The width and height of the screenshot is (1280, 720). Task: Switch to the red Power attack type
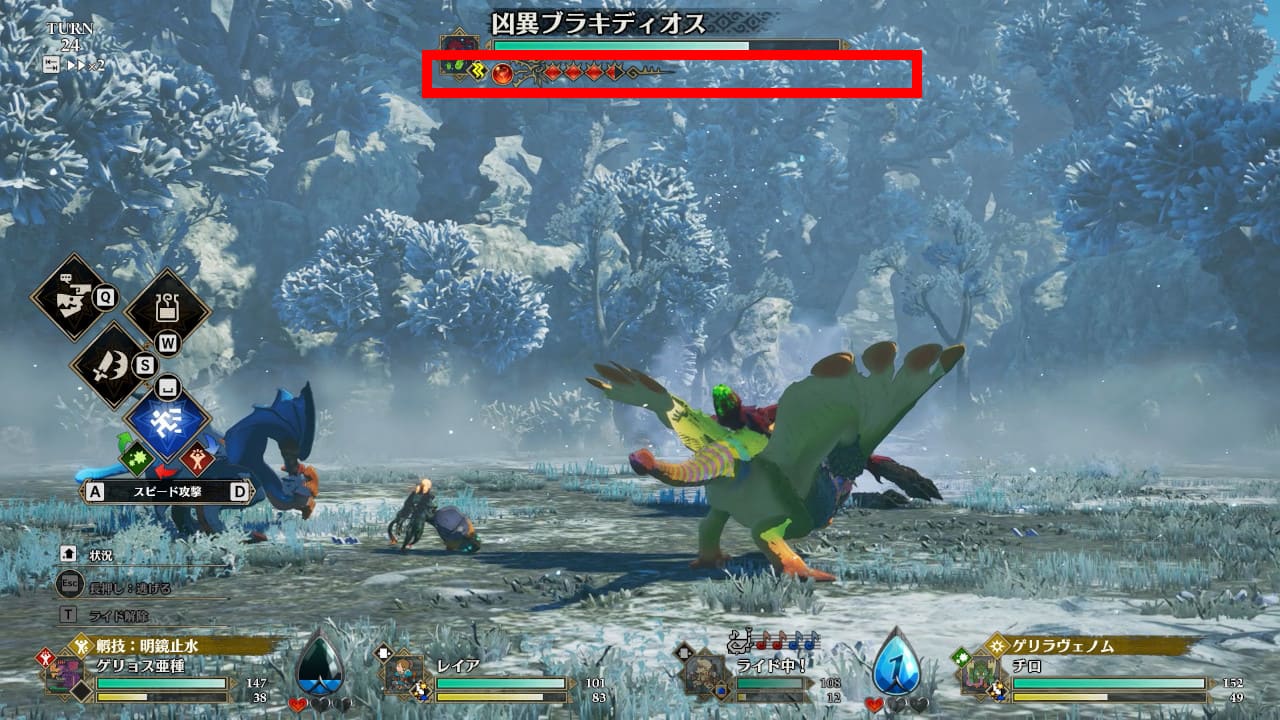[x=197, y=460]
